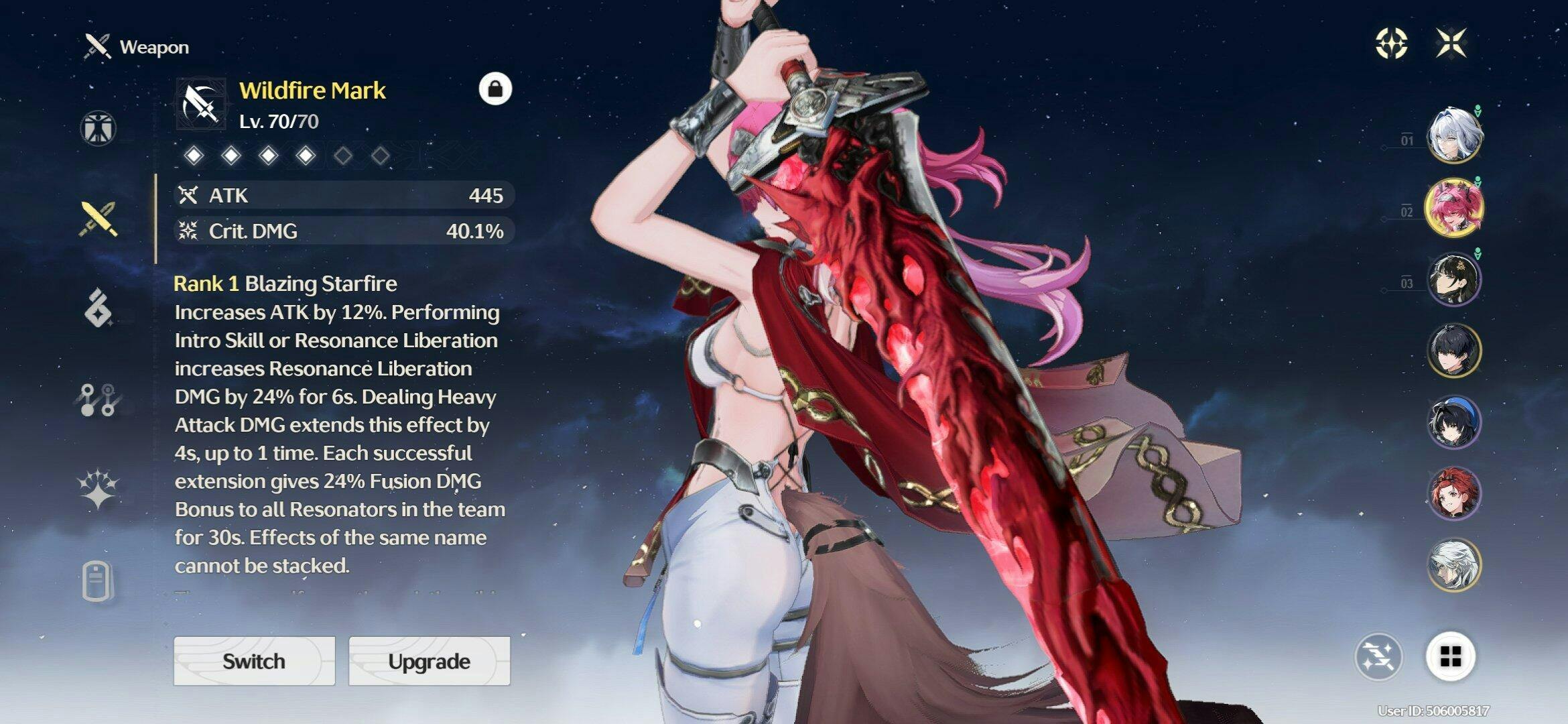The width and height of the screenshot is (1568, 724).
Task: Select the bottom silver-haired resonator portrait
Action: 1453,565
